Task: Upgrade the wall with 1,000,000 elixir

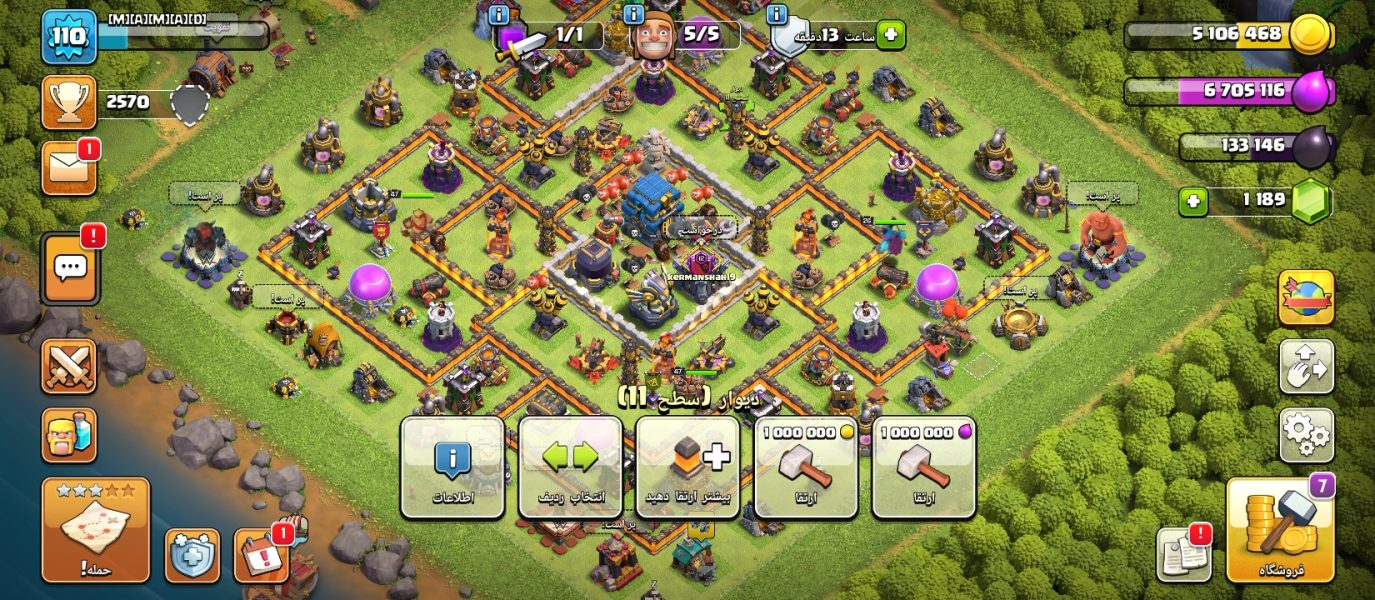Action: [924, 467]
